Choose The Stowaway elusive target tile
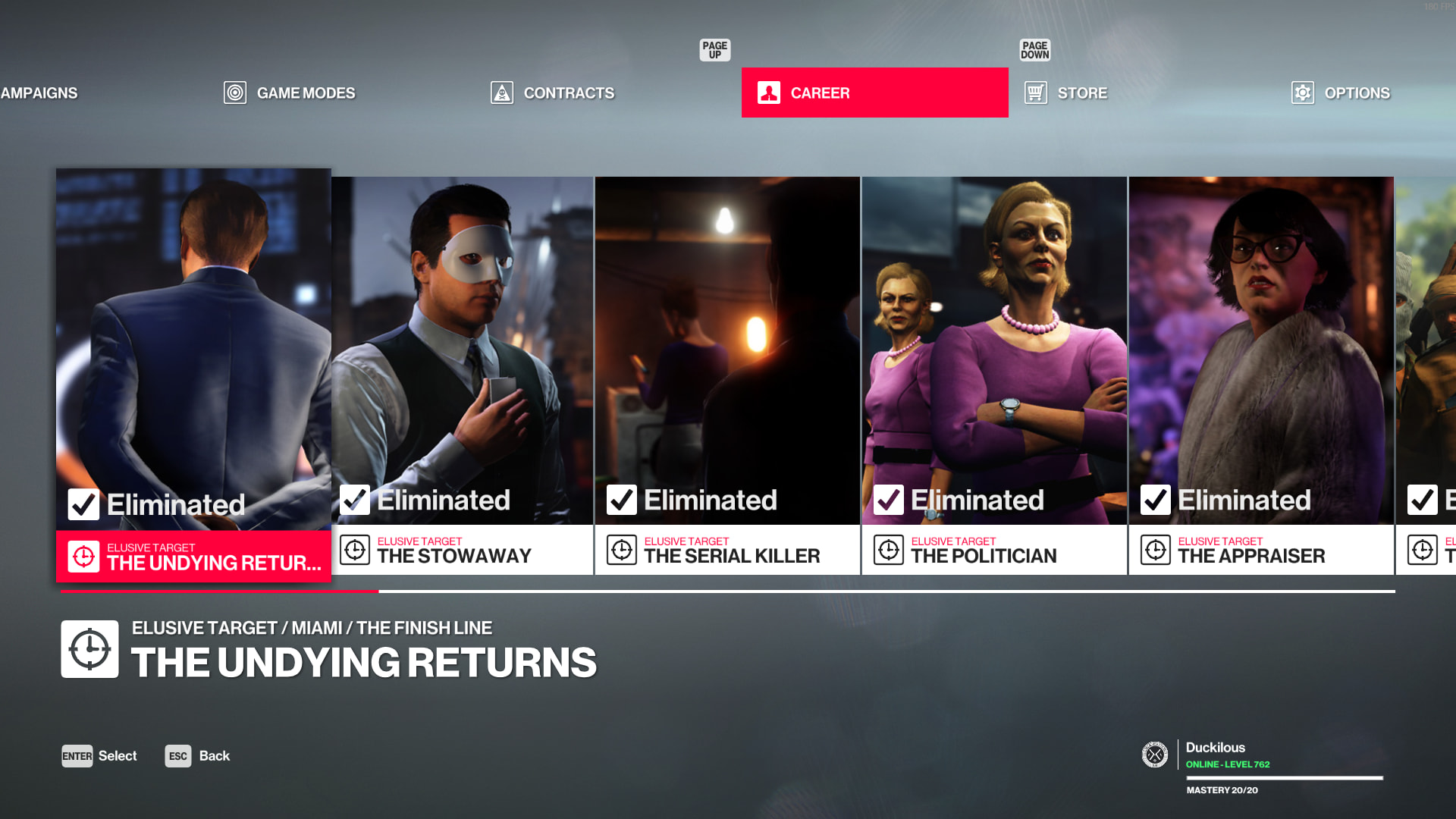Viewport: 1456px width, 819px height. (x=462, y=375)
